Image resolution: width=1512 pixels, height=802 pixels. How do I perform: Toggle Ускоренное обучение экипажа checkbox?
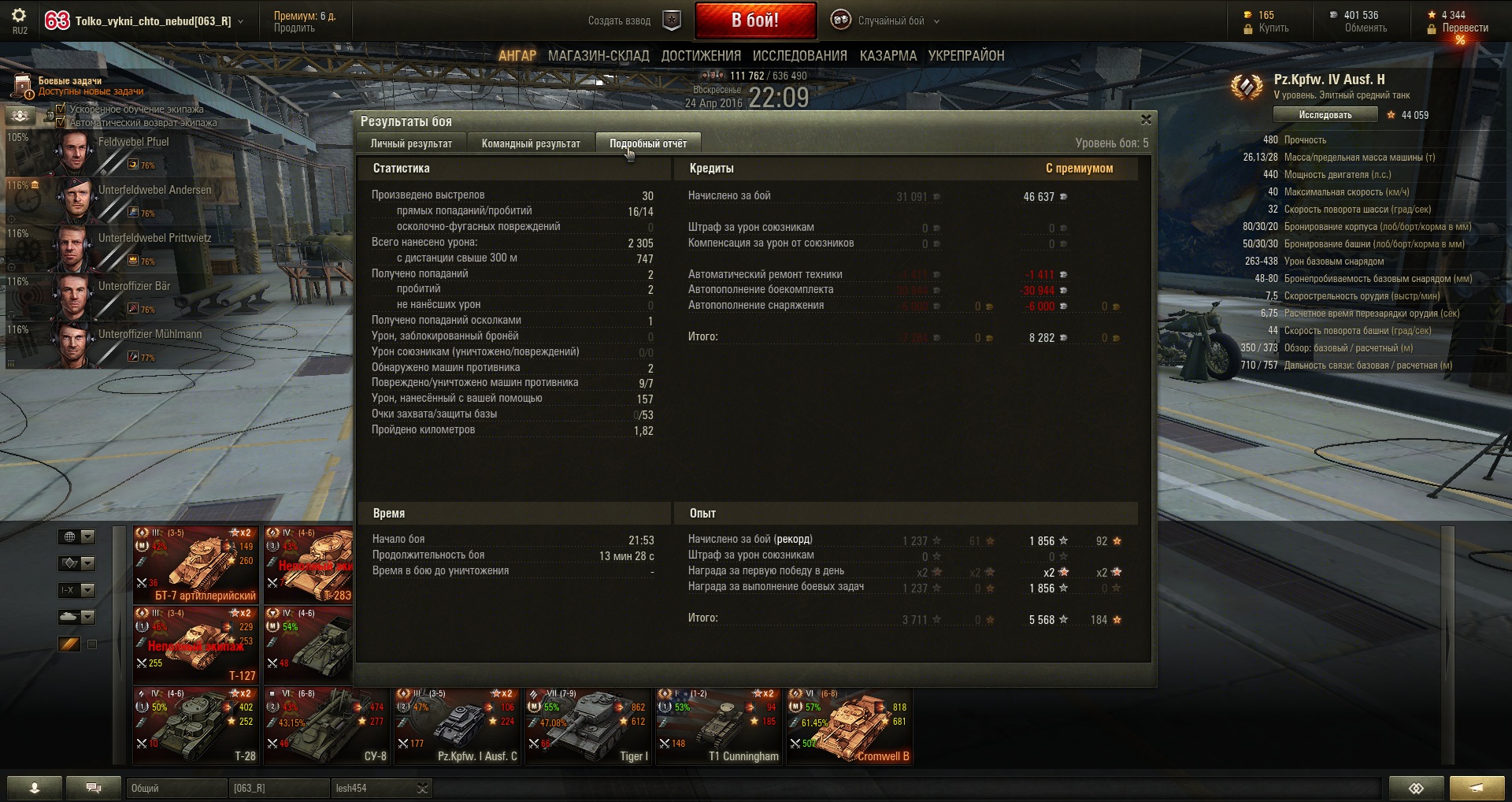(x=61, y=109)
